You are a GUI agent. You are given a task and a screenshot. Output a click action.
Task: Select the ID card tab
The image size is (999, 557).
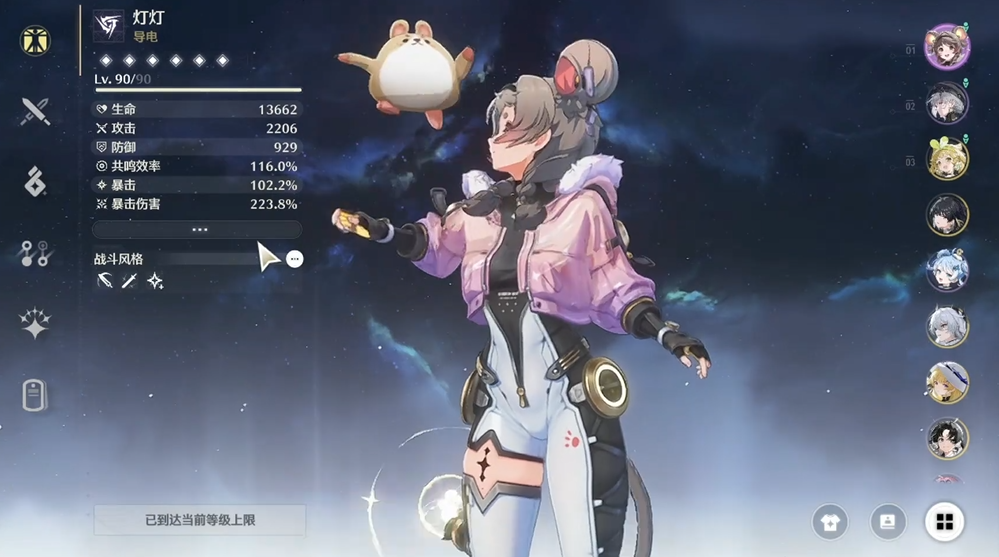pos(35,395)
